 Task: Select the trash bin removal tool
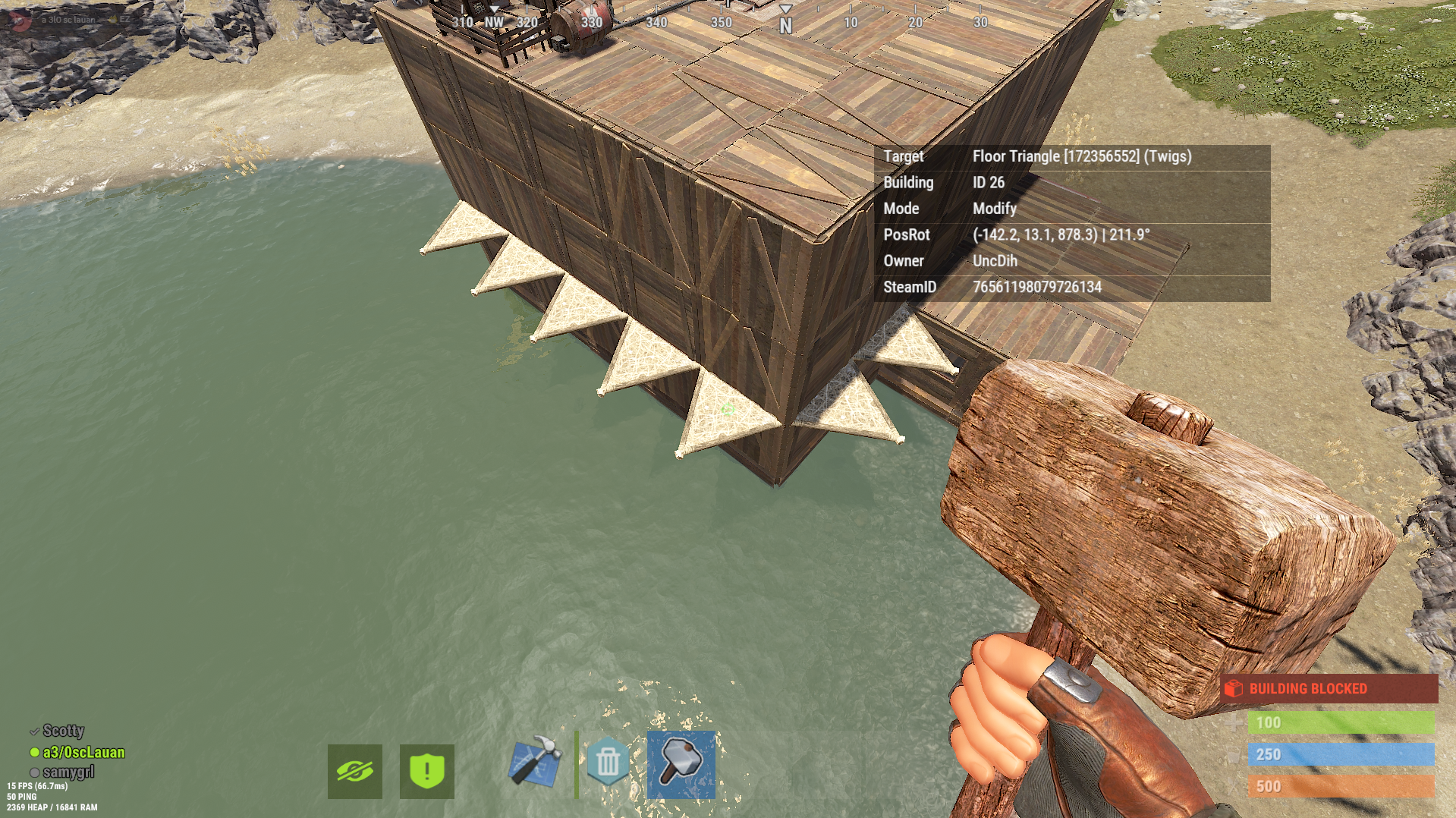click(x=608, y=761)
